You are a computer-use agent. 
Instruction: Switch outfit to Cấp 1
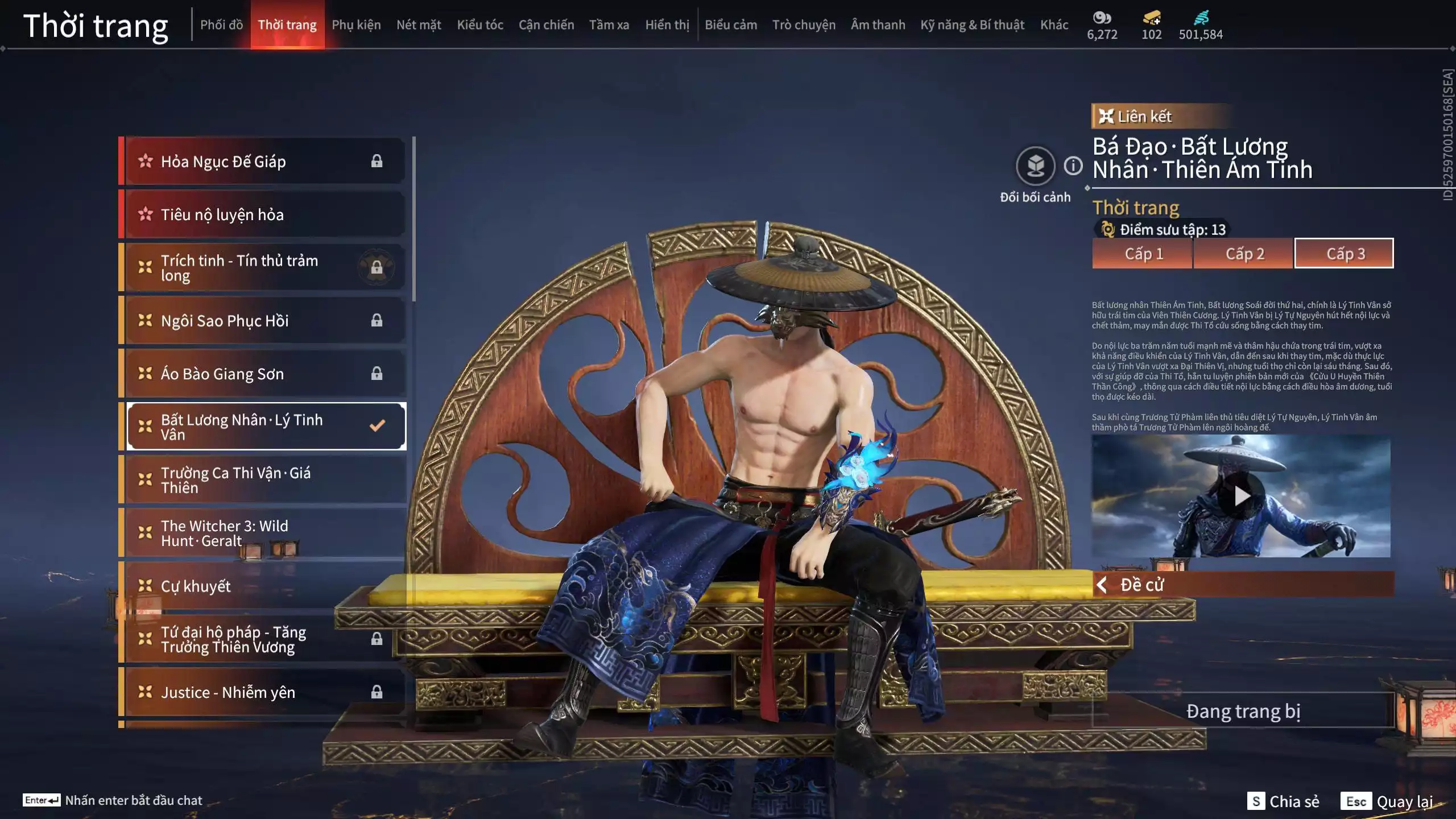click(x=1143, y=254)
